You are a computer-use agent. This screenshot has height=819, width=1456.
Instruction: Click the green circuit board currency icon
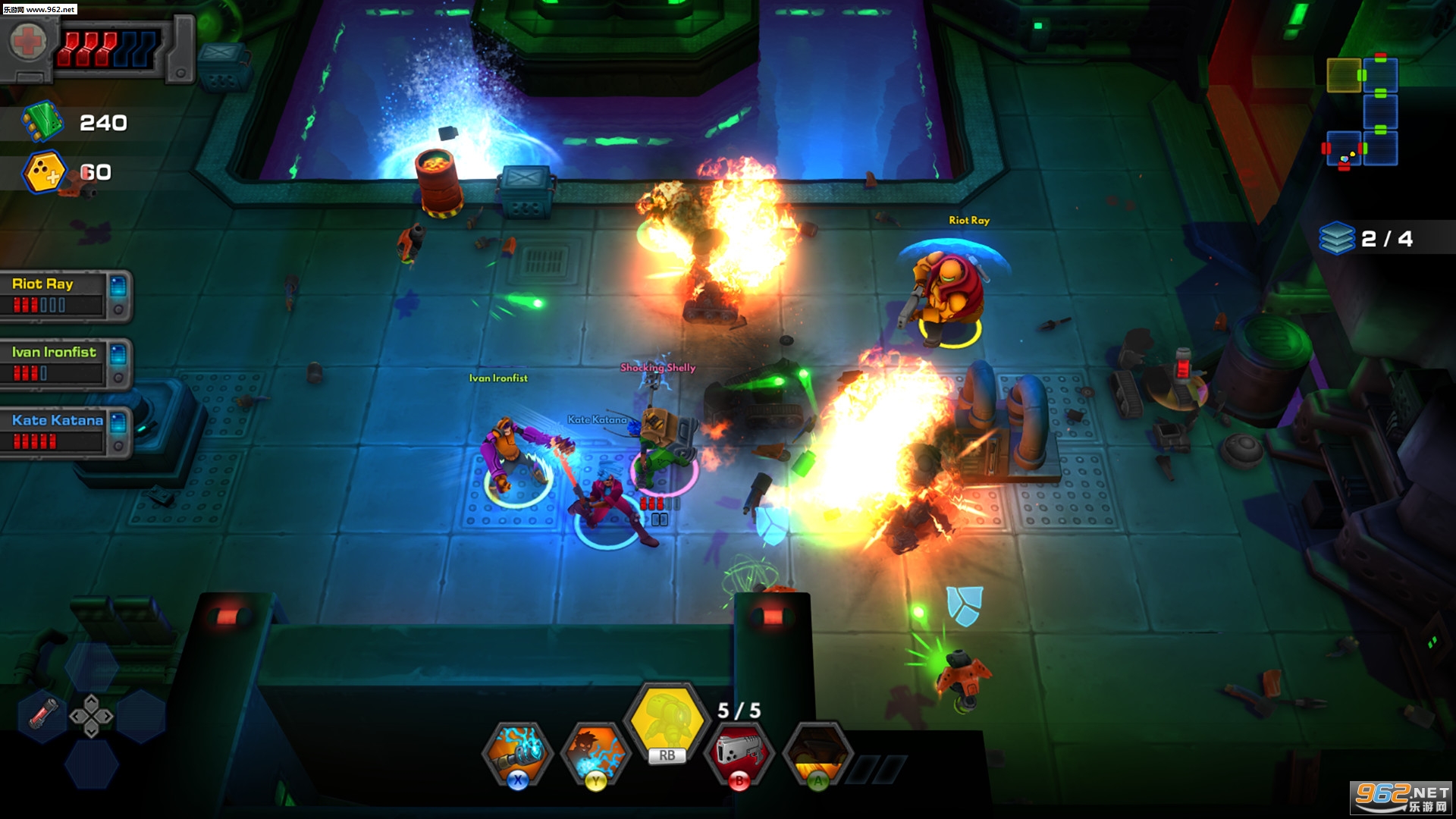[x=42, y=122]
